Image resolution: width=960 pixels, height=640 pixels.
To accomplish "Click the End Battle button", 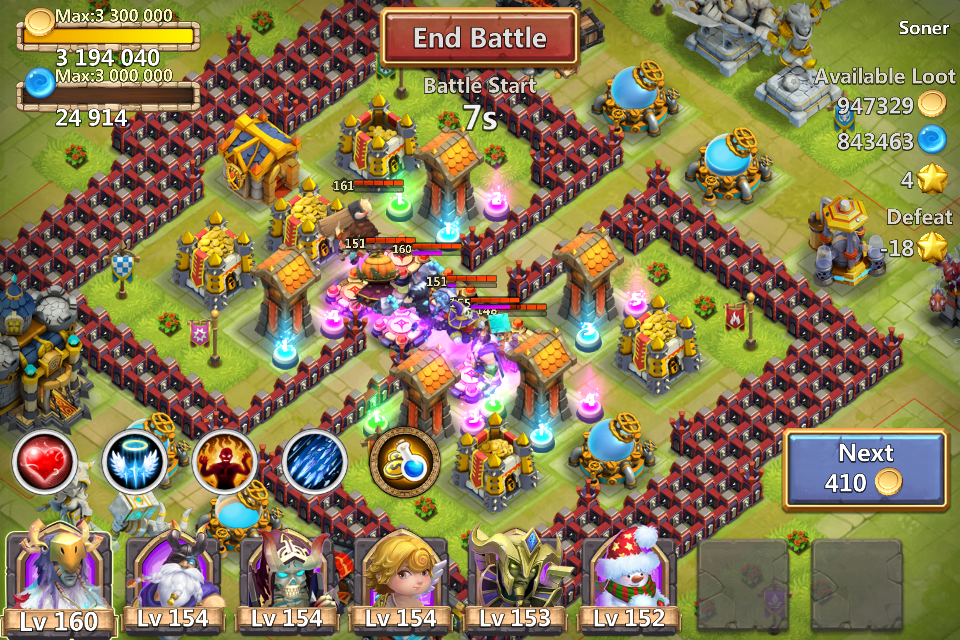I will pyautogui.click(x=480, y=39).
